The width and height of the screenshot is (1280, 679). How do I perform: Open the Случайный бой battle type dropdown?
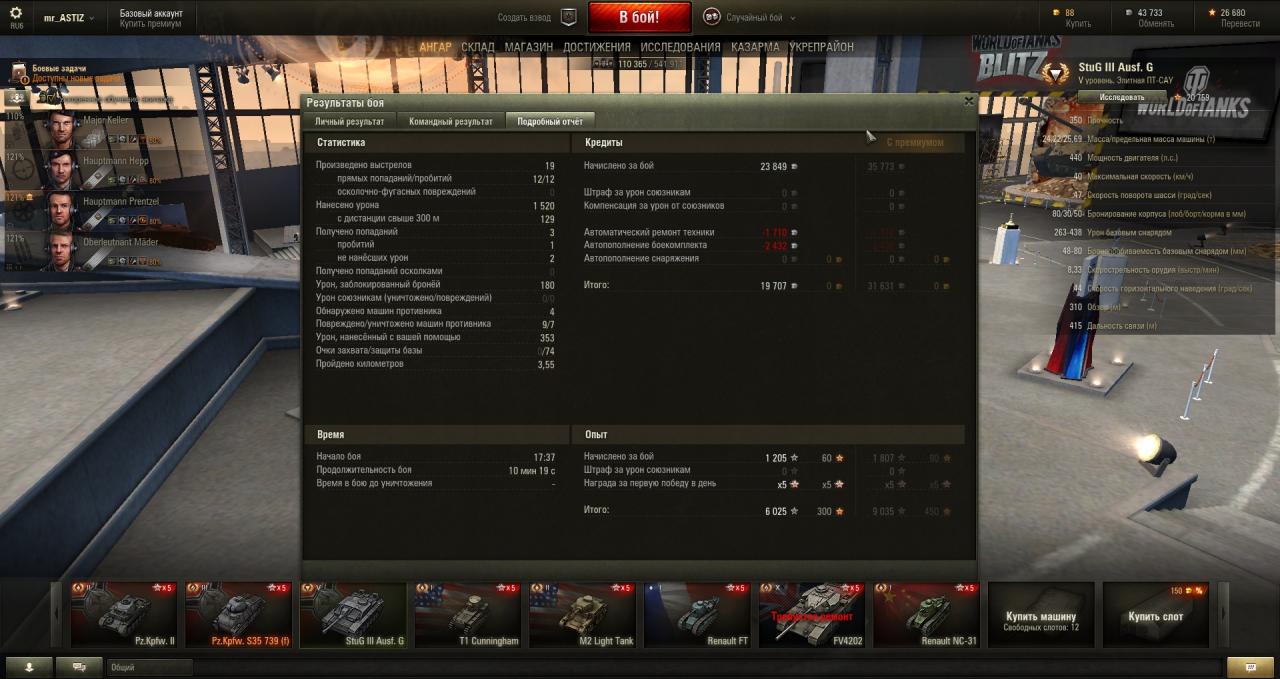coord(746,17)
